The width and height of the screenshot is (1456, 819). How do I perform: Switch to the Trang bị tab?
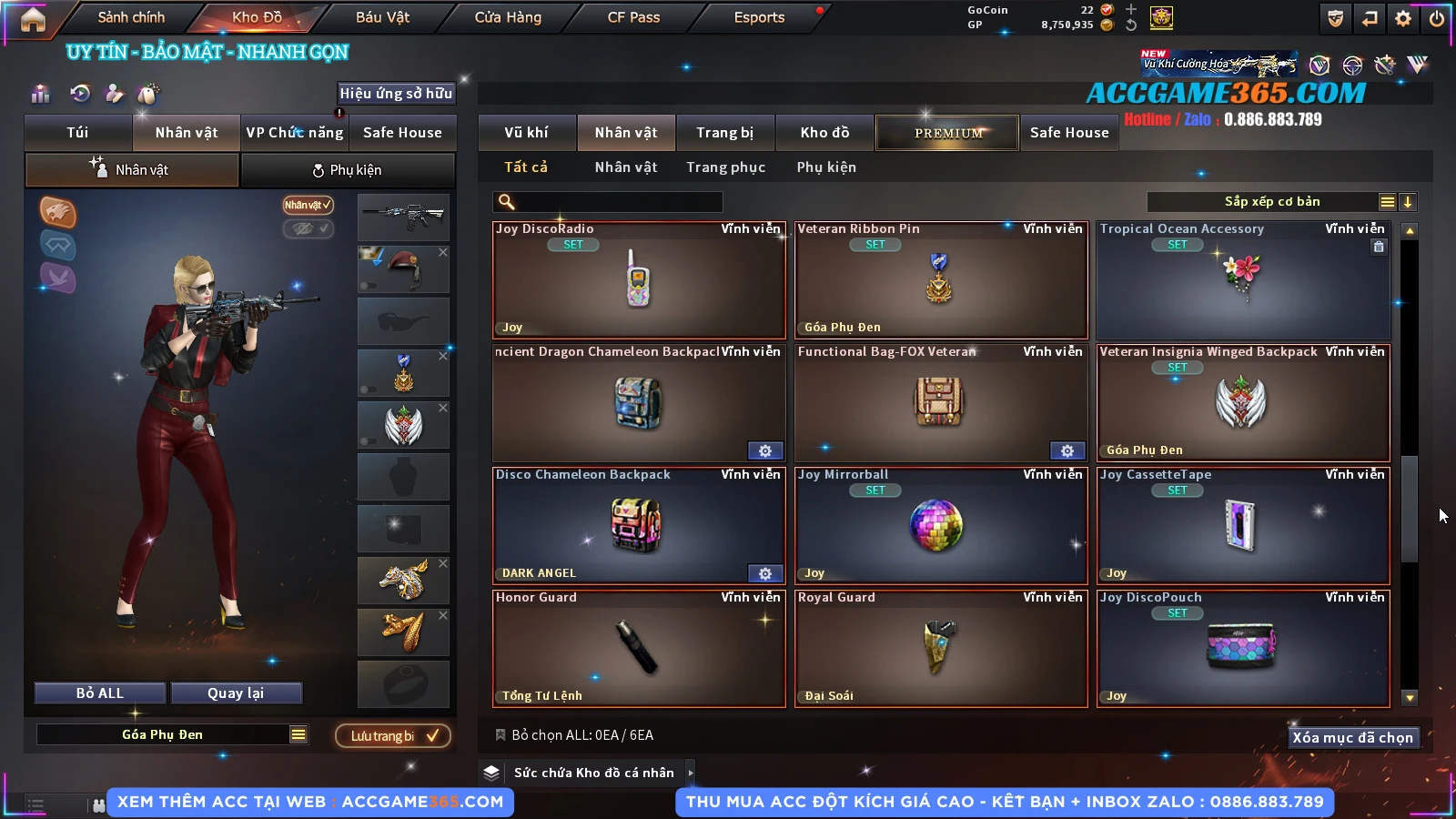(724, 133)
